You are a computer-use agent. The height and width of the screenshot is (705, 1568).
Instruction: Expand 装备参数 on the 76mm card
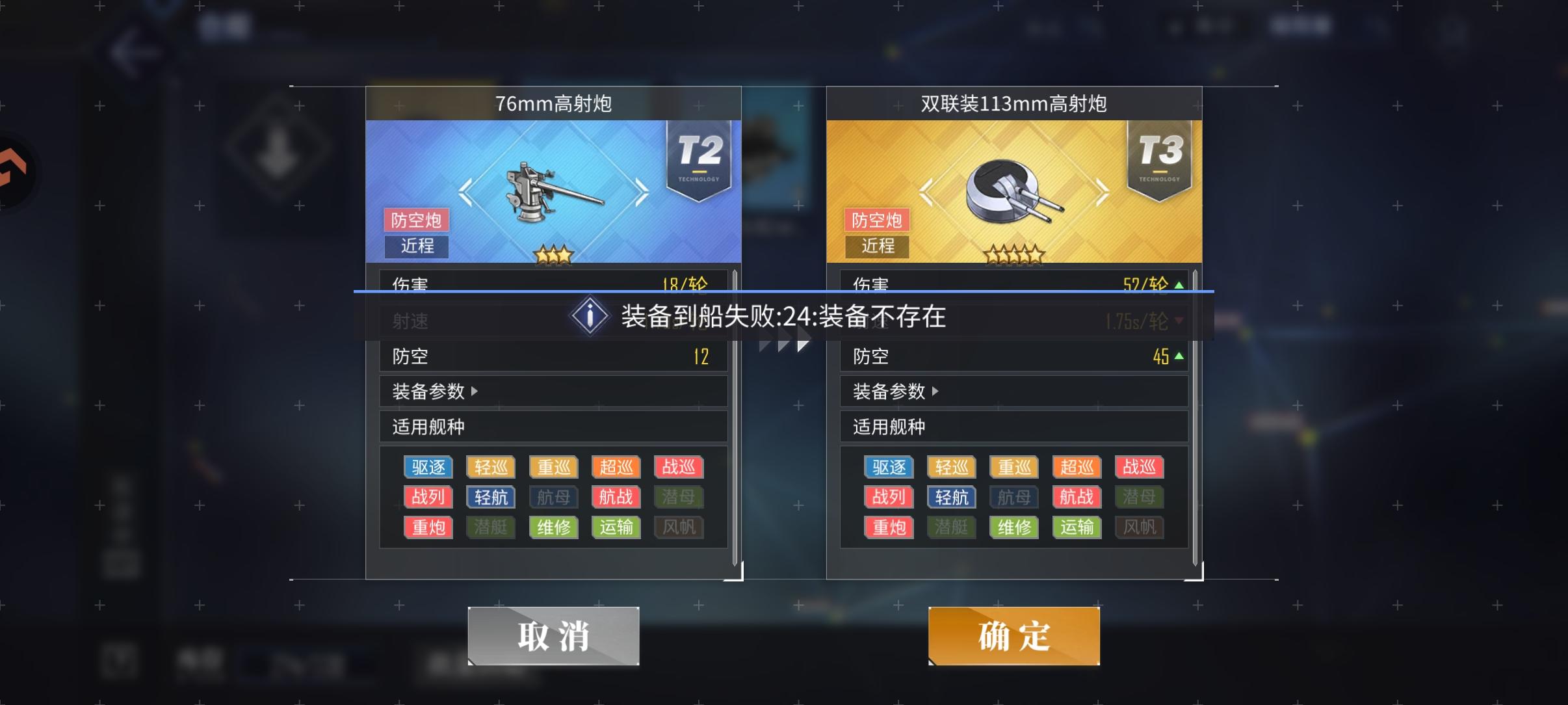click(431, 392)
